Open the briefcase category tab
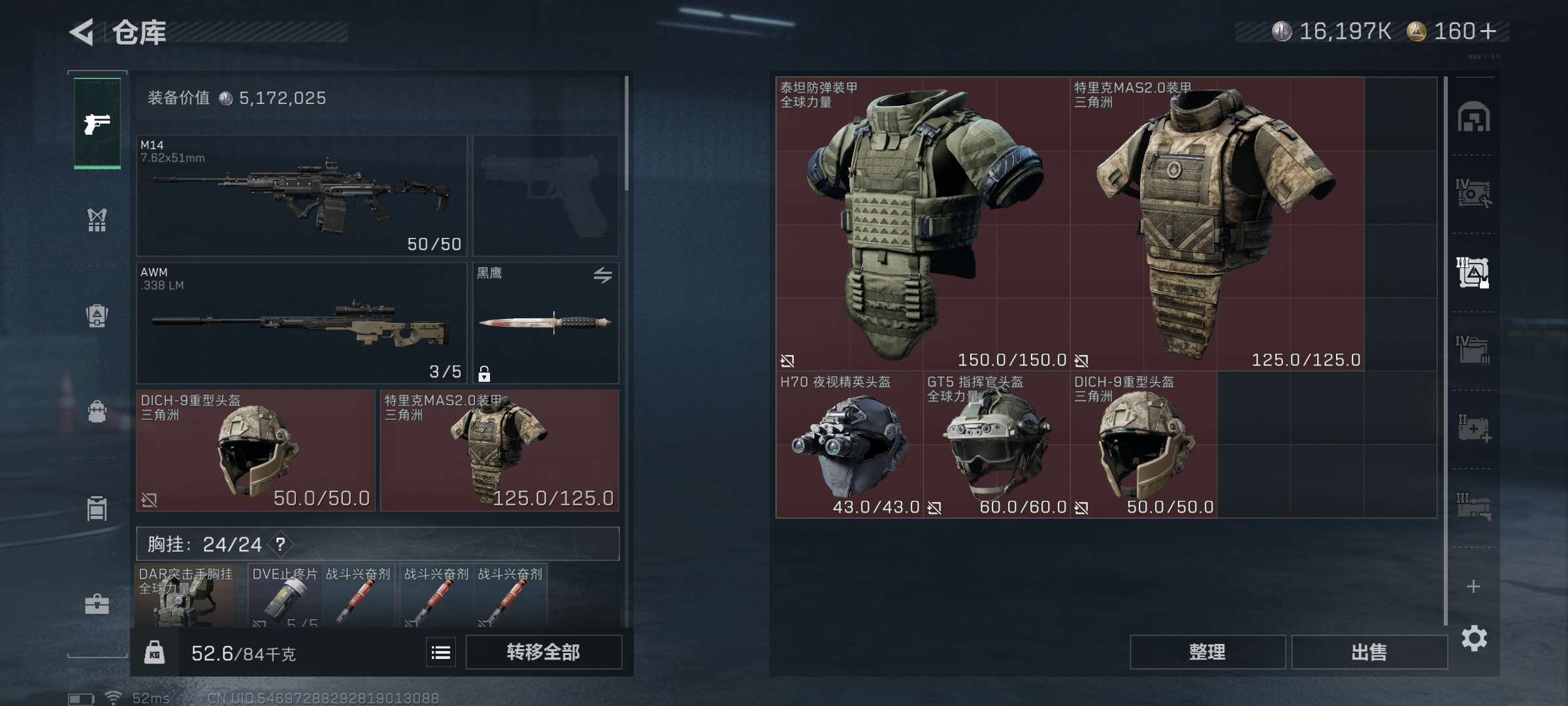The width and height of the screenshot is (1568, 706). 97,604
